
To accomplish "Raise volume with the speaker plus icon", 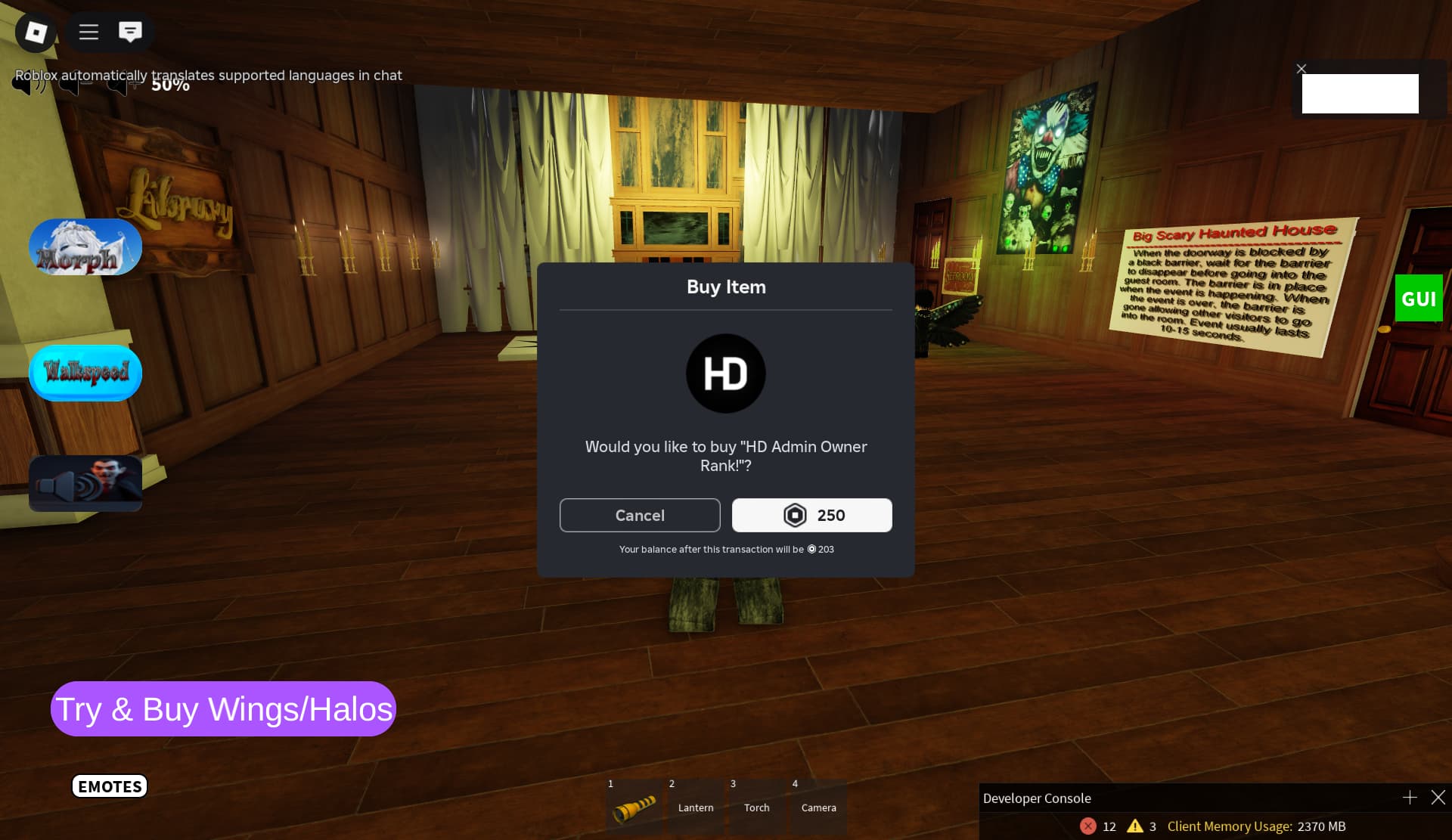I will click(x=121, y=84).
